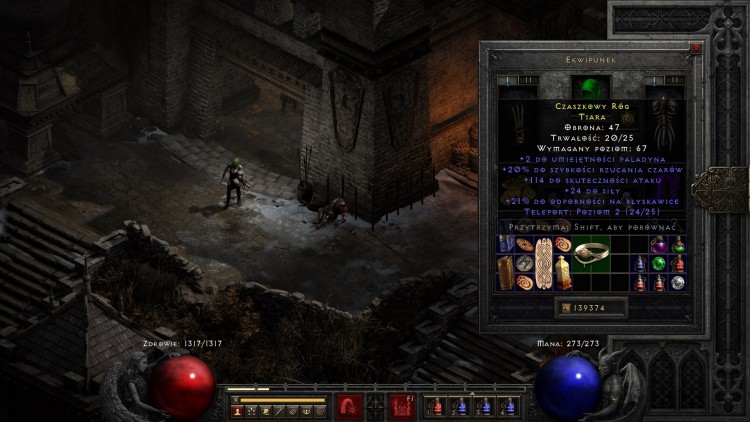Open the character screen mini-menu button
Image resolution: width=750 pixels, height=422 pixels.
tap(237, 410)
